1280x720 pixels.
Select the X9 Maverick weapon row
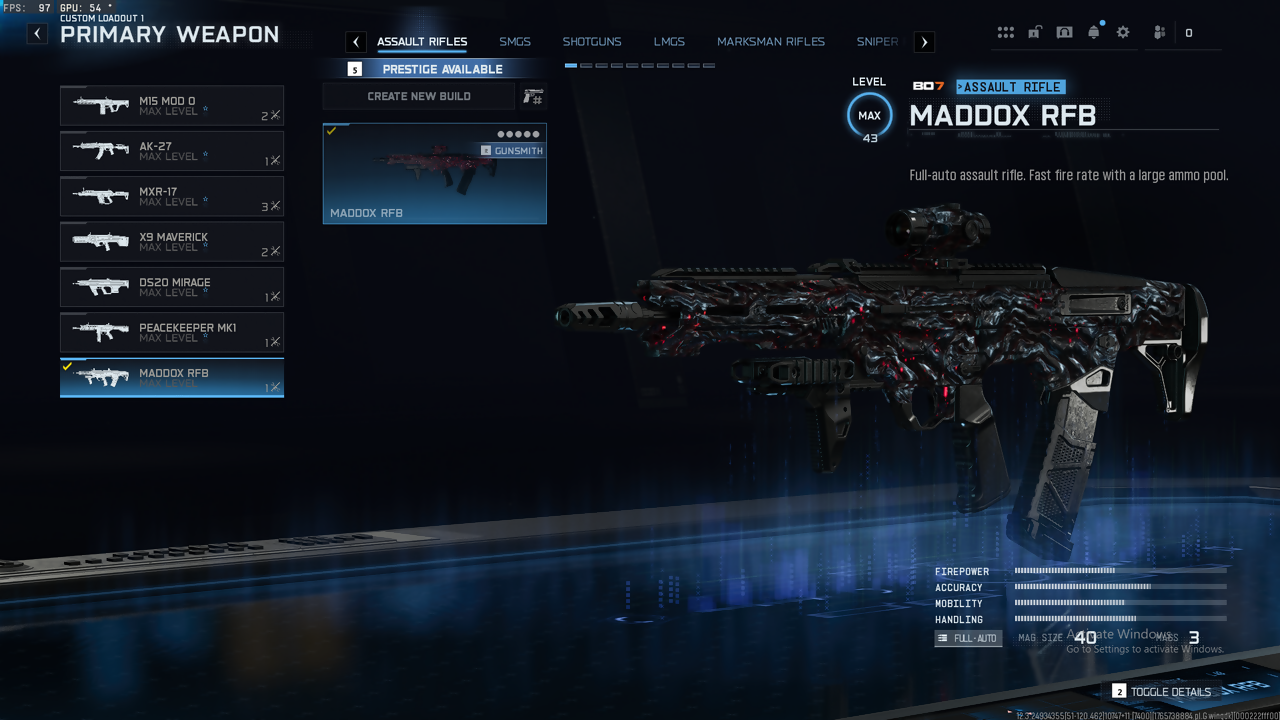click(172, 242)
